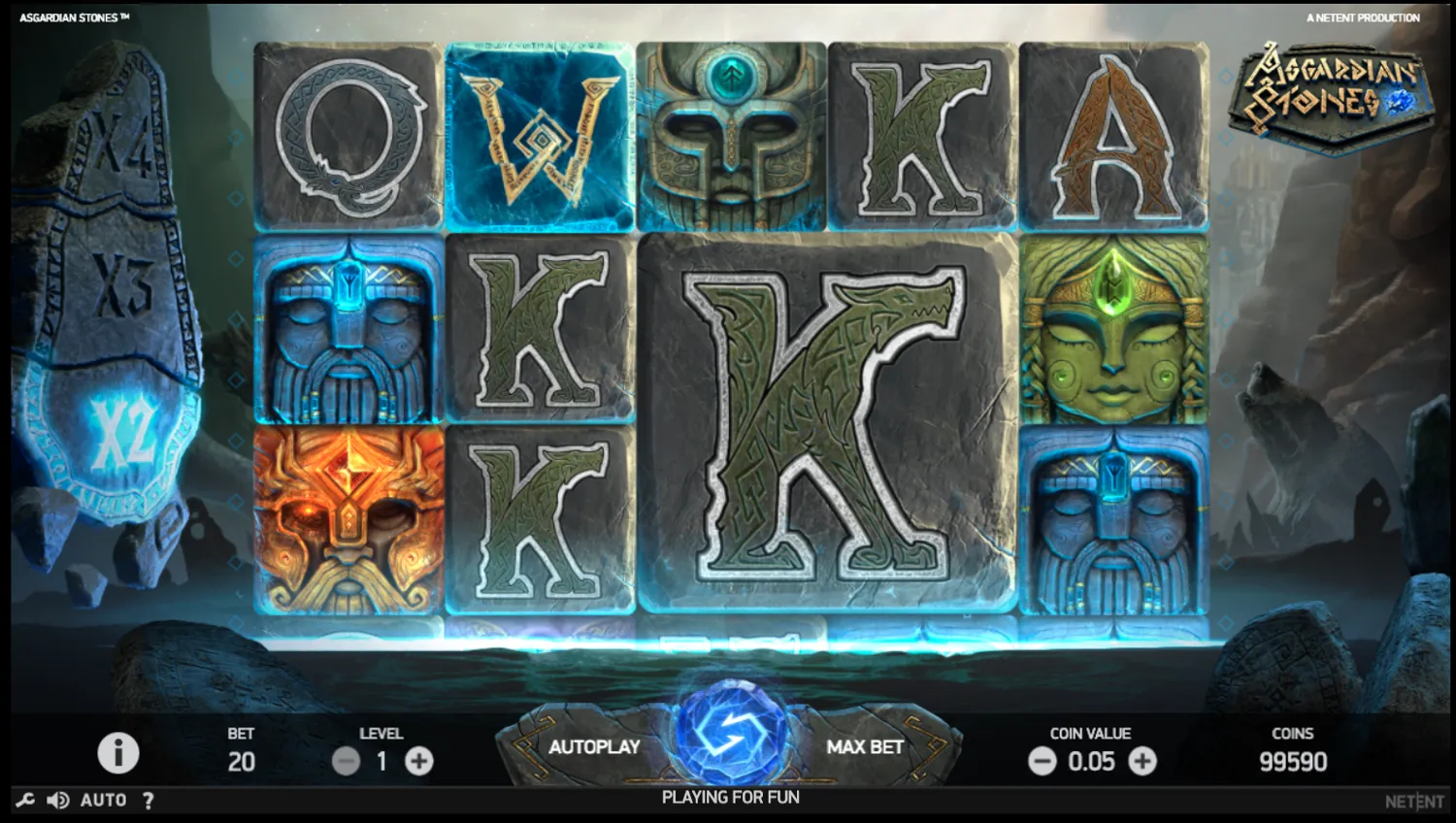Enable AUTO mode in the bottom bar
This screenshot has width=1456, height=823.
click(102, 799)
